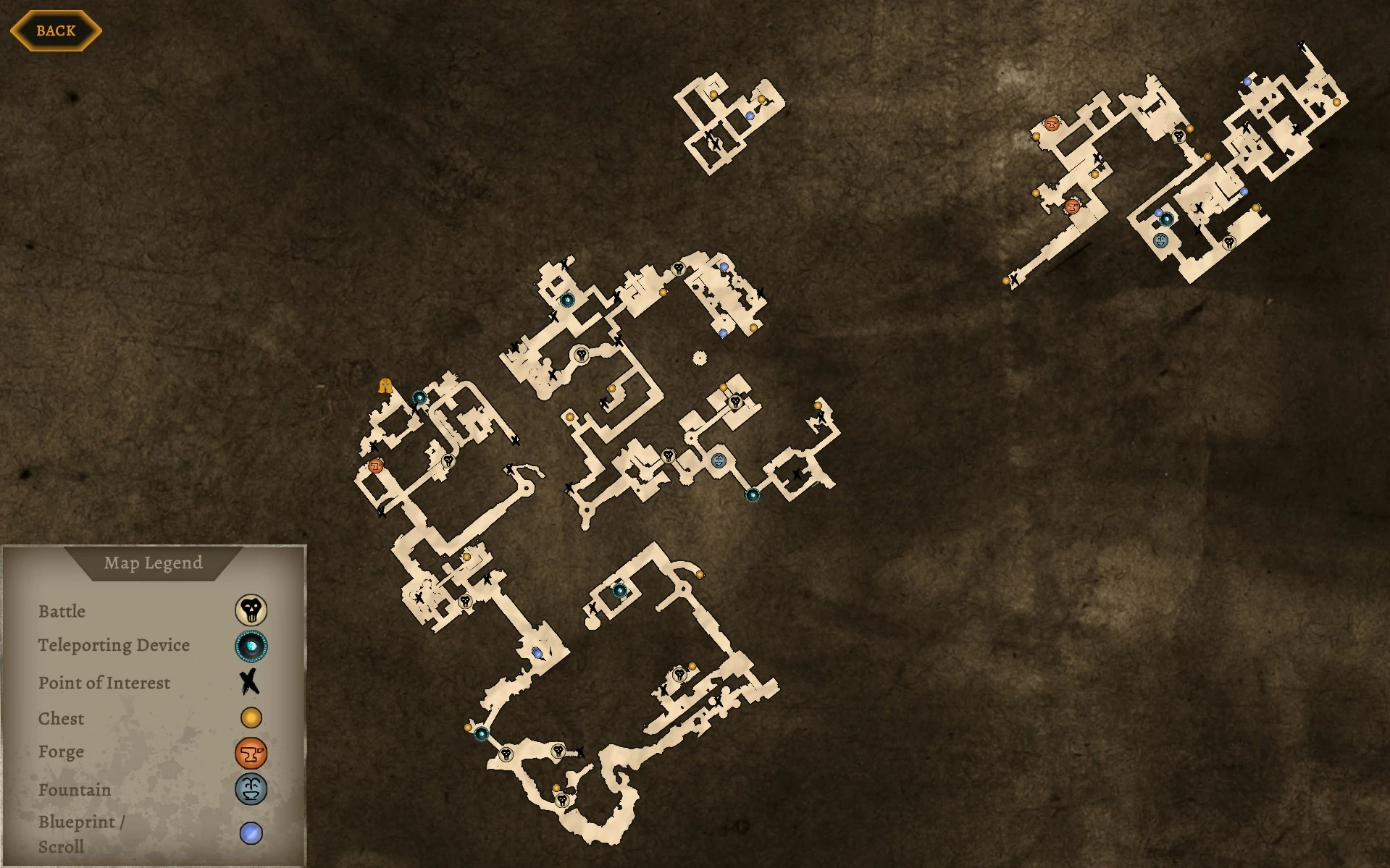Screen dimensions: 1390x868
Task: Select the Blueprint/Scroll blue marker in the legend
Action: (x=250, y=831)
